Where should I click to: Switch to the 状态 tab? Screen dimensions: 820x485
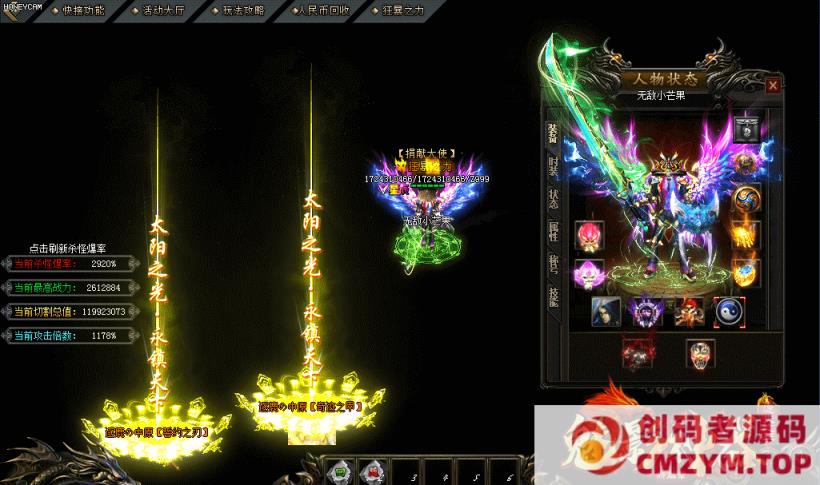tap(553, 198)
